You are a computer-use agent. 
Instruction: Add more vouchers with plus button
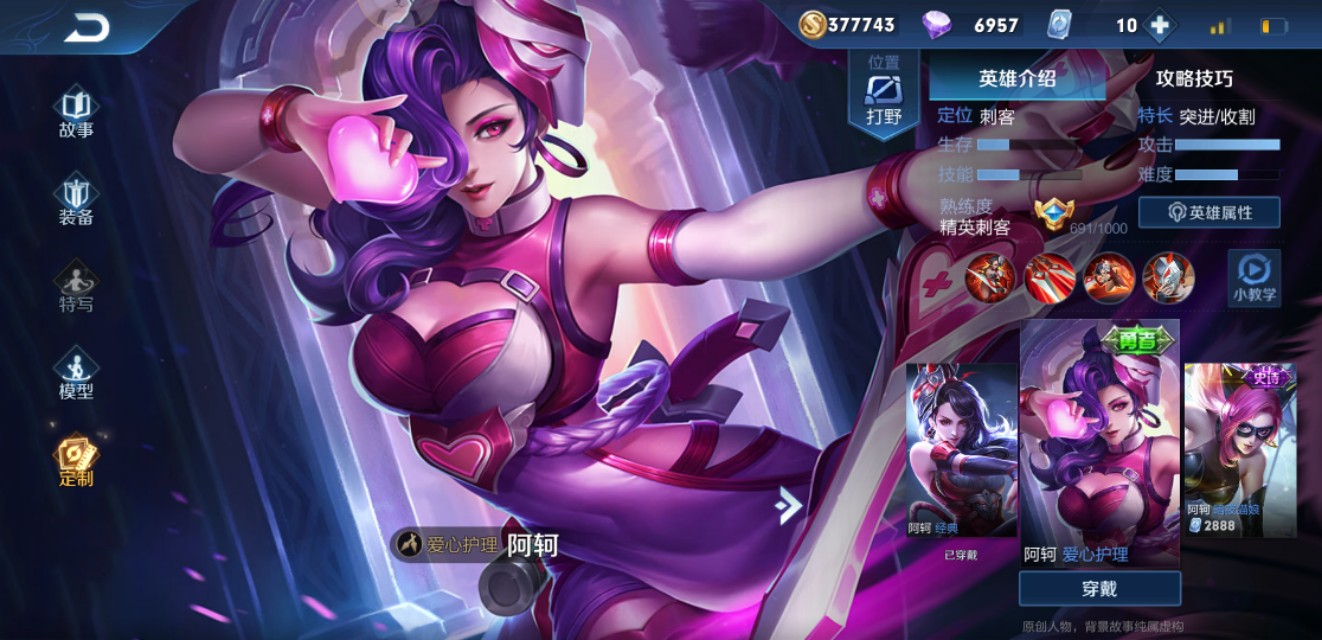point(1159,25)
